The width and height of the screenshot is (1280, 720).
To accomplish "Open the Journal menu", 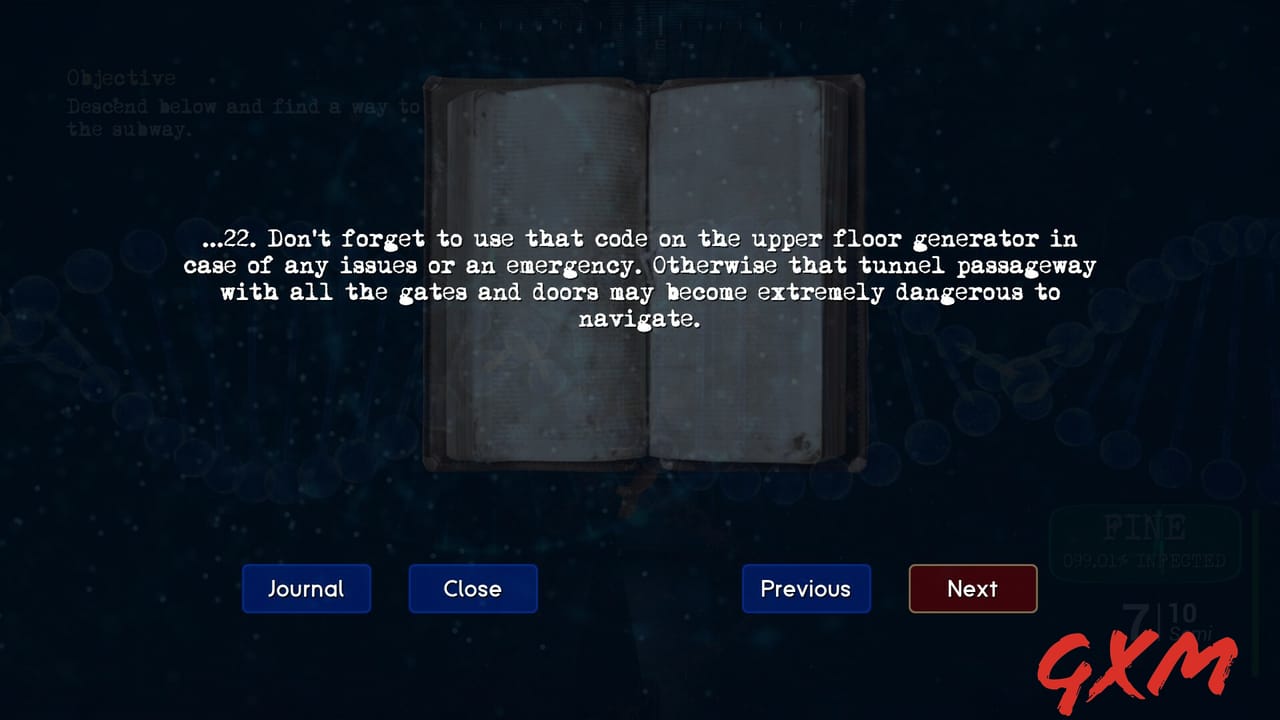I will click(x=306, y=589).
